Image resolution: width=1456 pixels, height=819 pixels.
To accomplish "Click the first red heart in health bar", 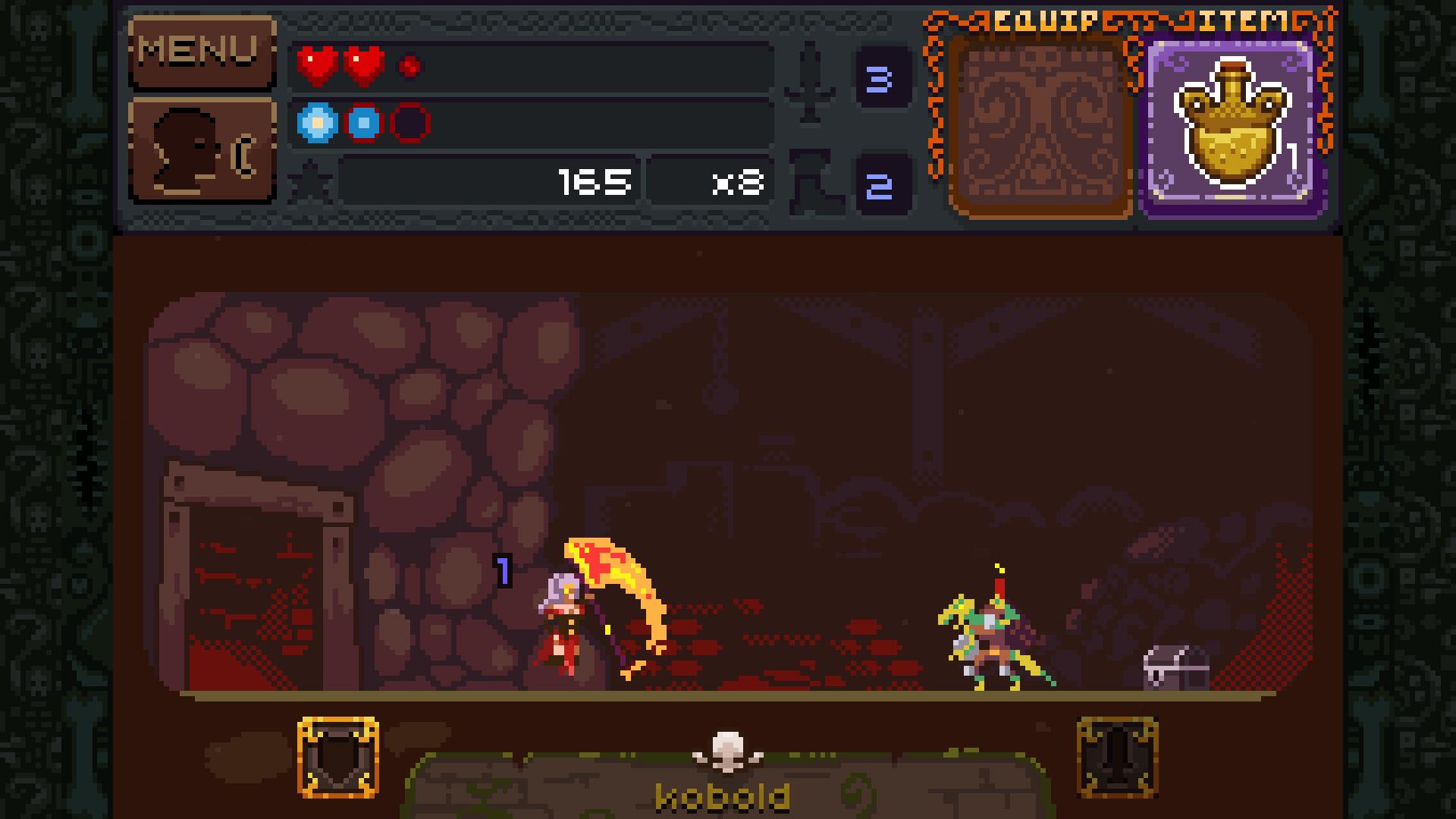I will 315,64.
